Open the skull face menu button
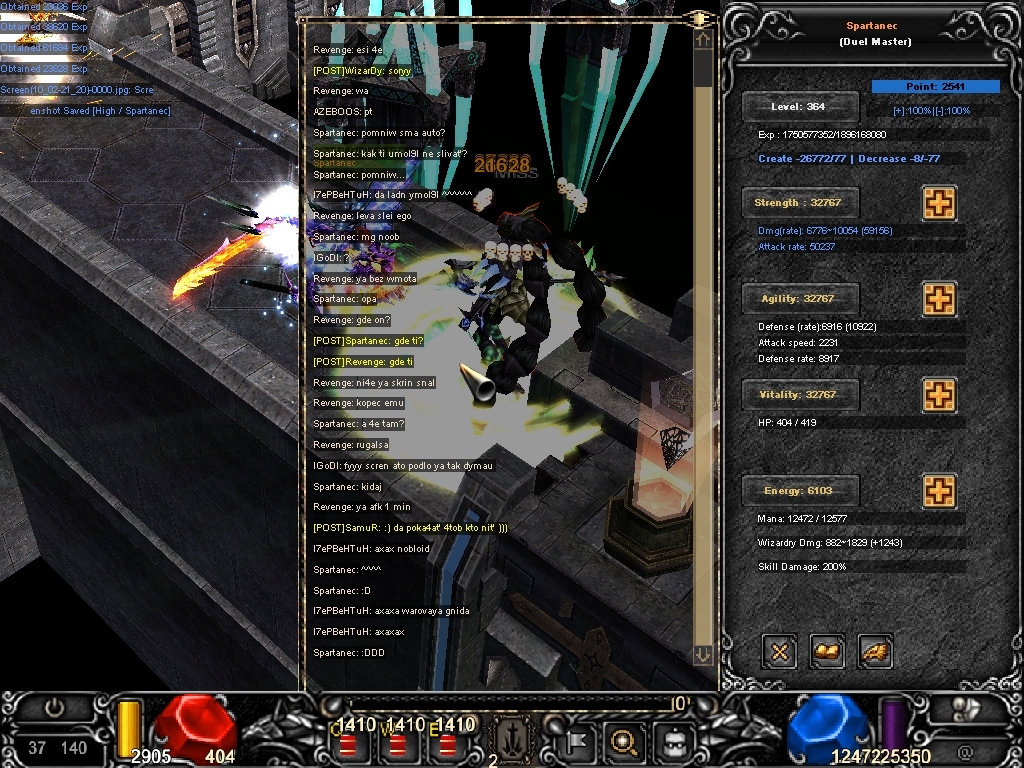The width and height of the screenshot is (1024, 768). click(672, 742)
